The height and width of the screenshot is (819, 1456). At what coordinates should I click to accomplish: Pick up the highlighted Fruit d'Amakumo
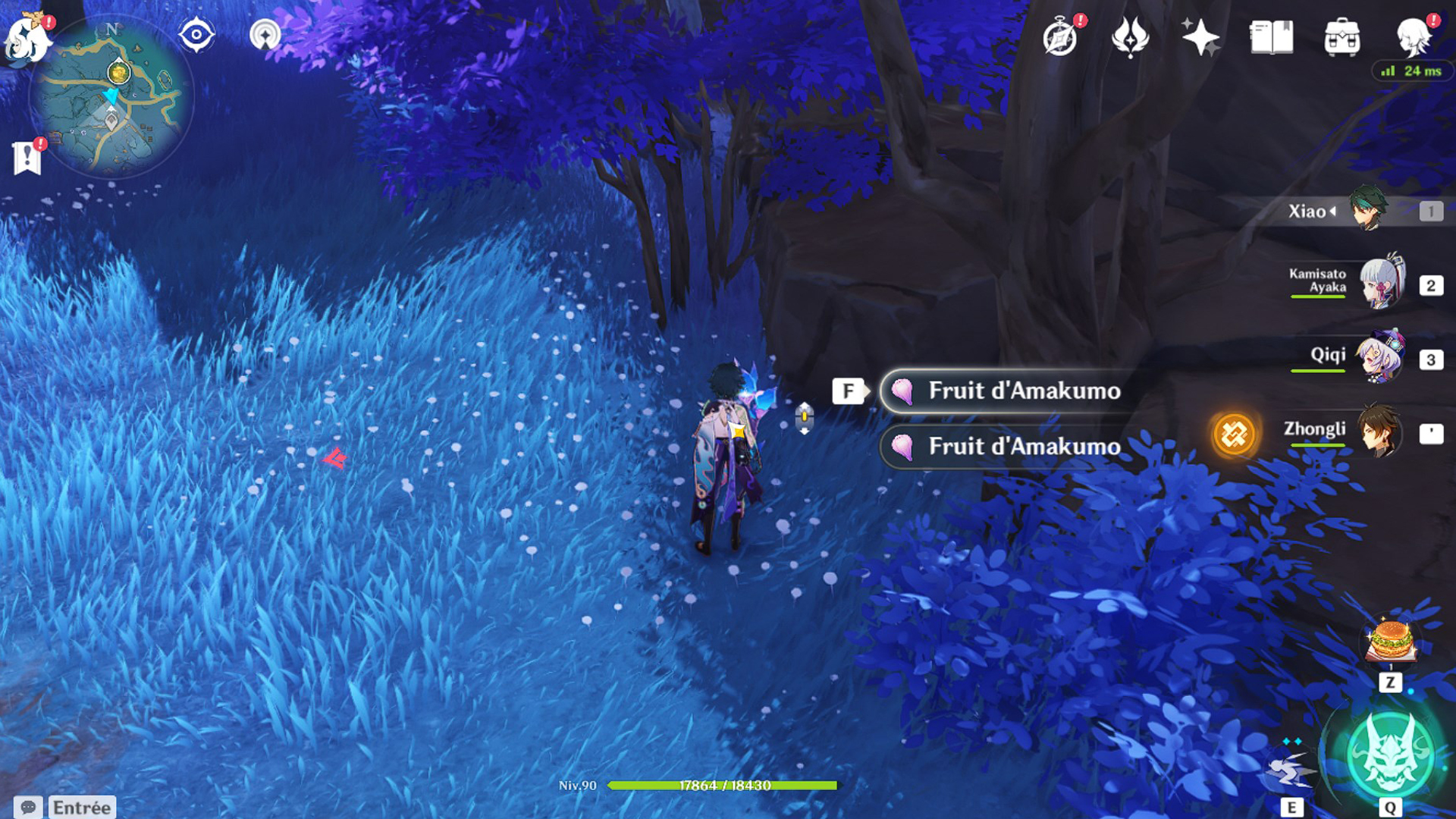tap(1009, 391)
